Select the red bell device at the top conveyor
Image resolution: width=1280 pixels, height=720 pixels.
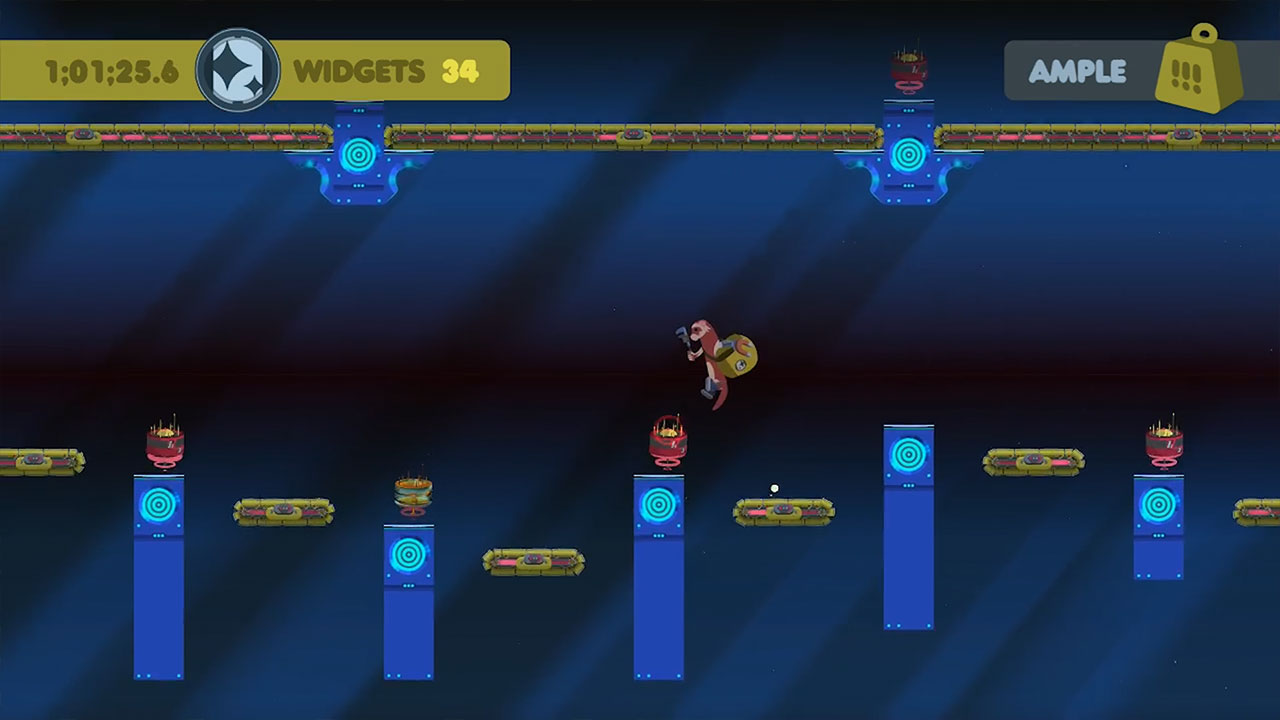[x=908, y=68]
